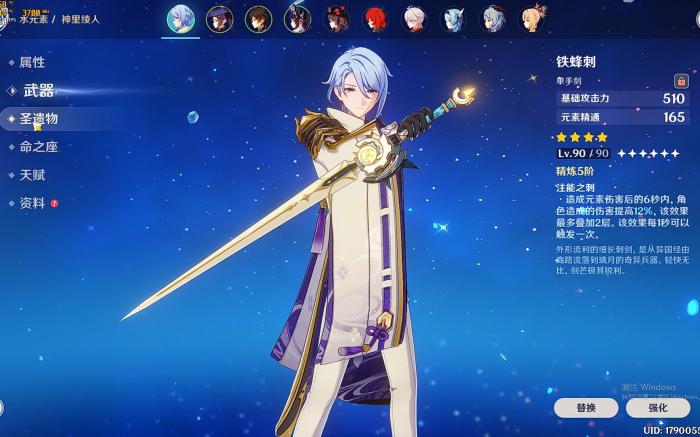The image size is (700, 437).
Task: Select the blue-haired Ayato portrait
Action: pyautogui.click(x=181, y=18)
